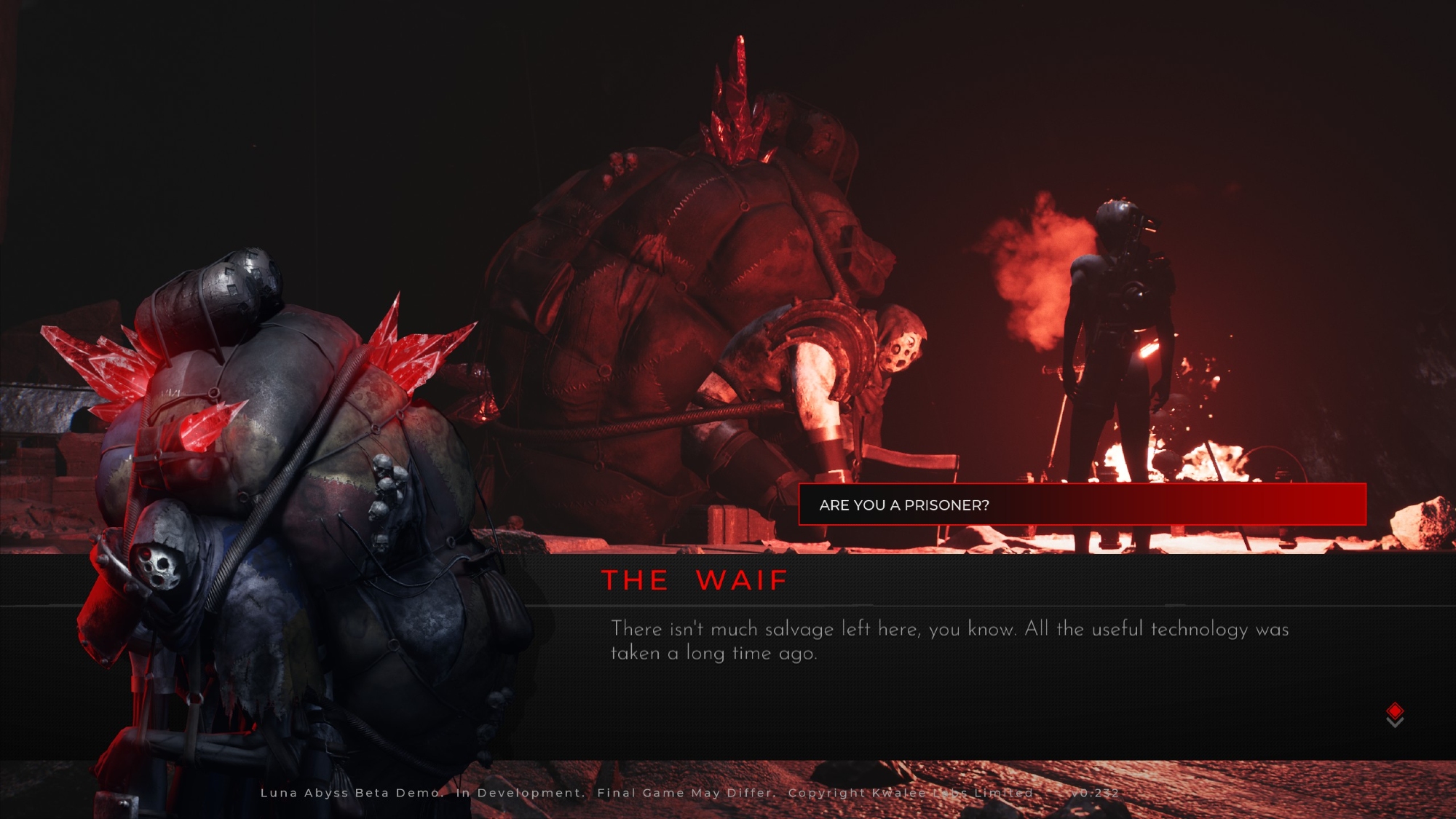Screen dimensions: 1456x819
Task: Advance dialogue with the red diamond arrow
Action: click(x=1394, y=714)
